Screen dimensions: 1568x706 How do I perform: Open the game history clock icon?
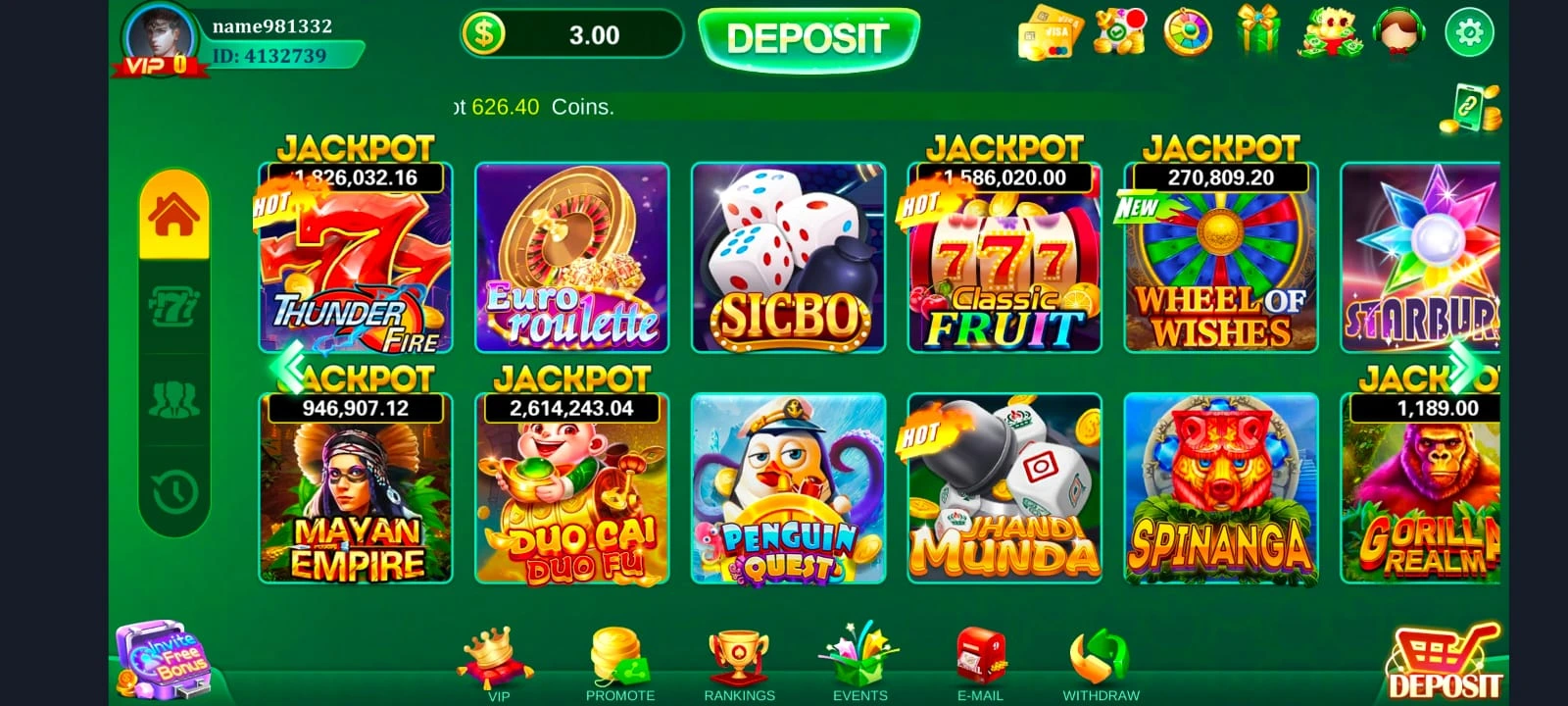point(174,483)
